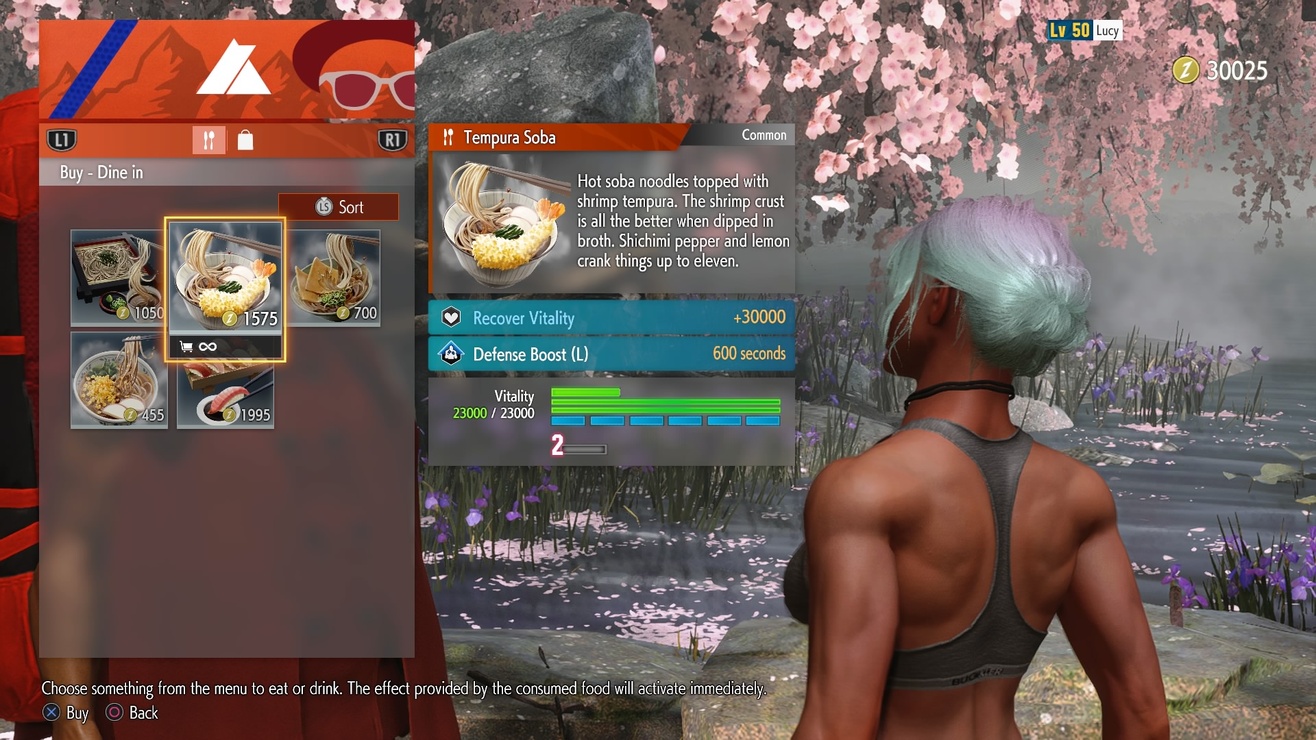This screenshot has height=740, width=1316.
Task: Choose the sushi dish priced 1995
Action: [x=225, y=395]
